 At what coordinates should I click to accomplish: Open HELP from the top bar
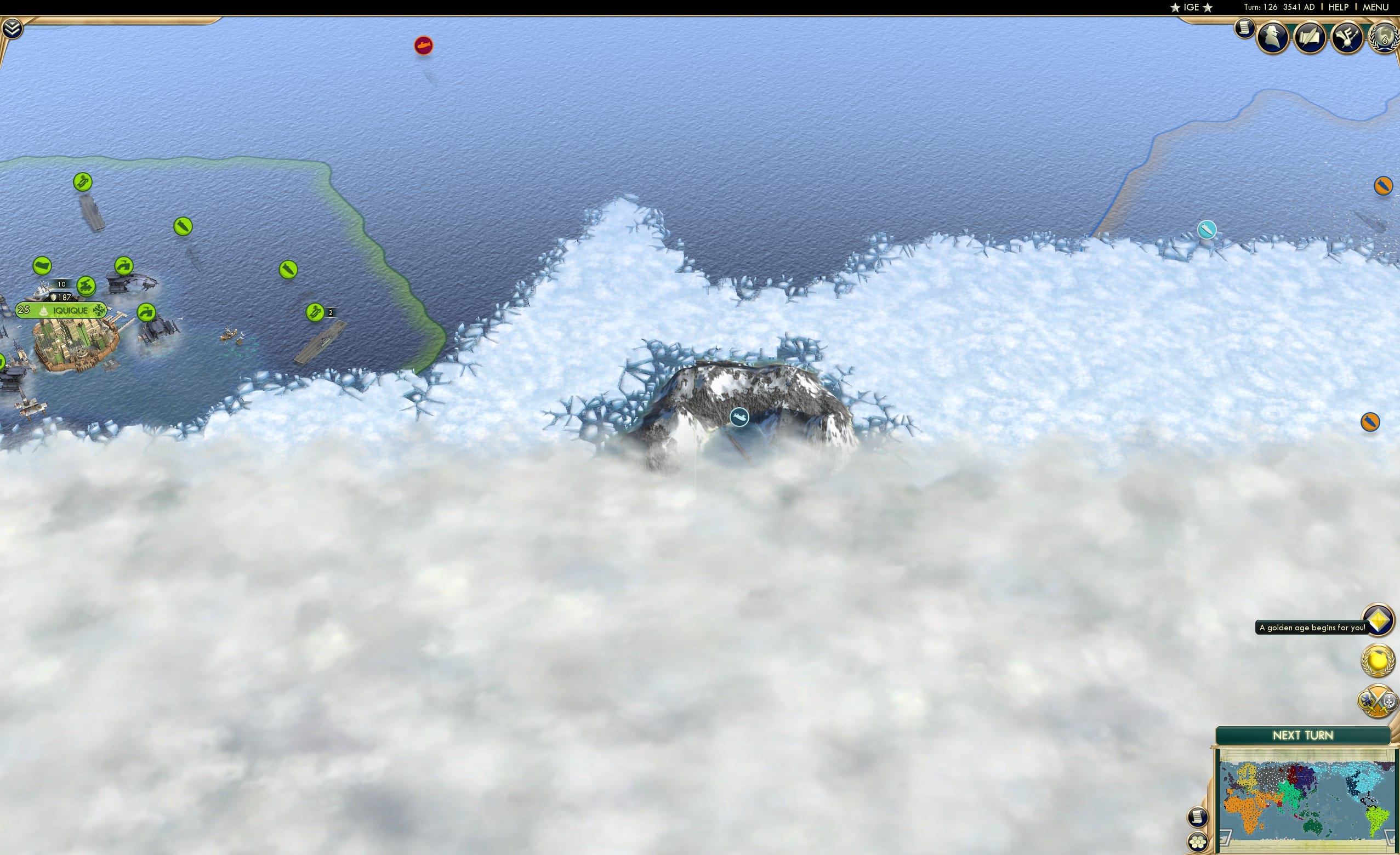tap(1339, 7)
